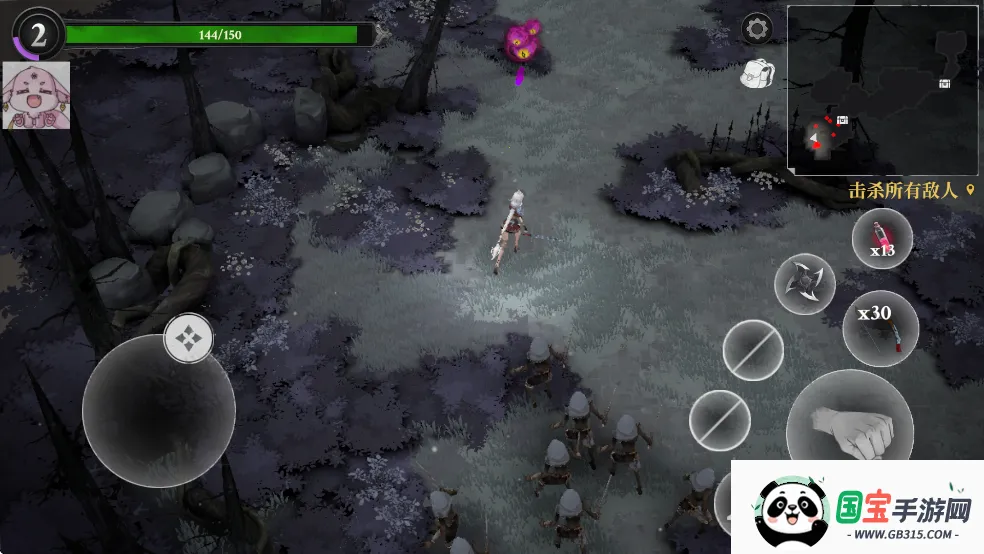Viewport: 984px width, 554px height.
Task: Open the backpack inventory
Action: click(x=756, y=72)
